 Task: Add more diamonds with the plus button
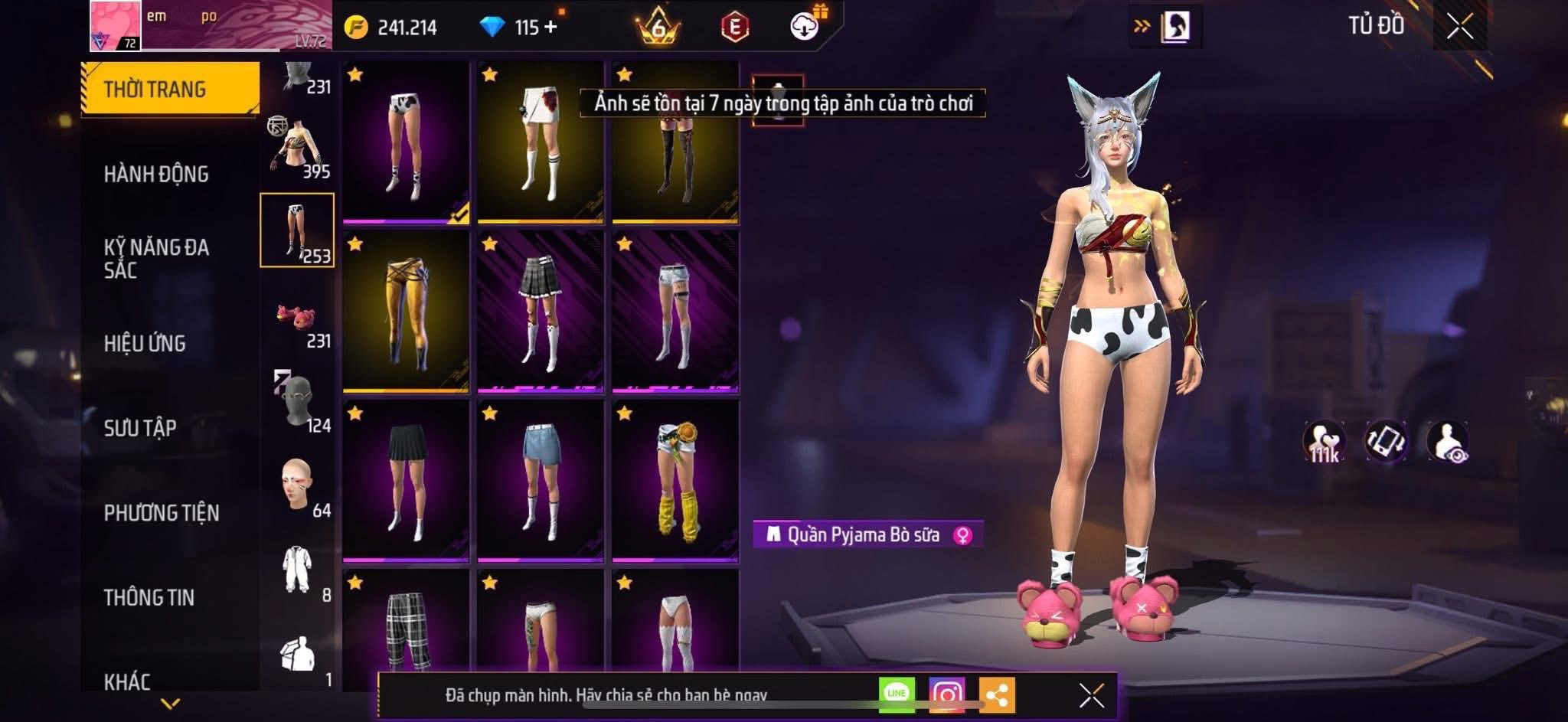point(550,27)
